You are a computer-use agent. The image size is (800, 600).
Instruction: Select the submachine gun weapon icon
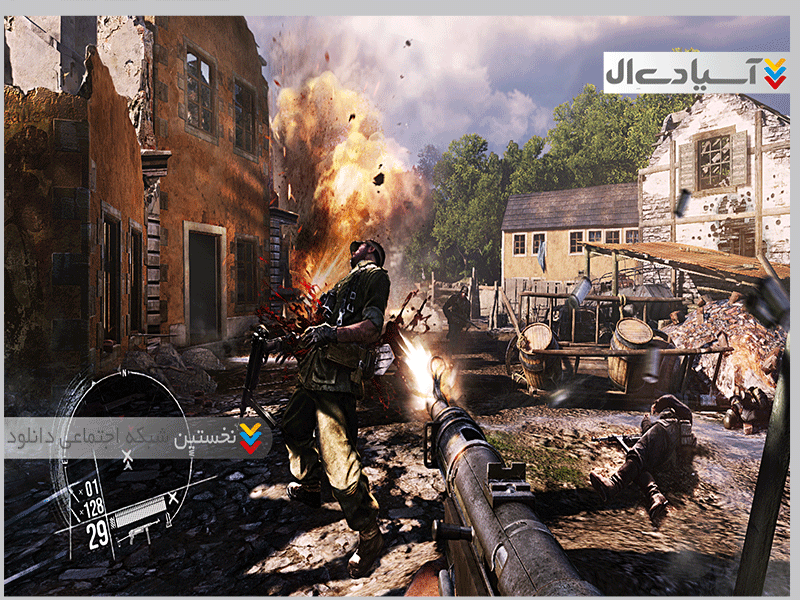[x=135, y=533]
